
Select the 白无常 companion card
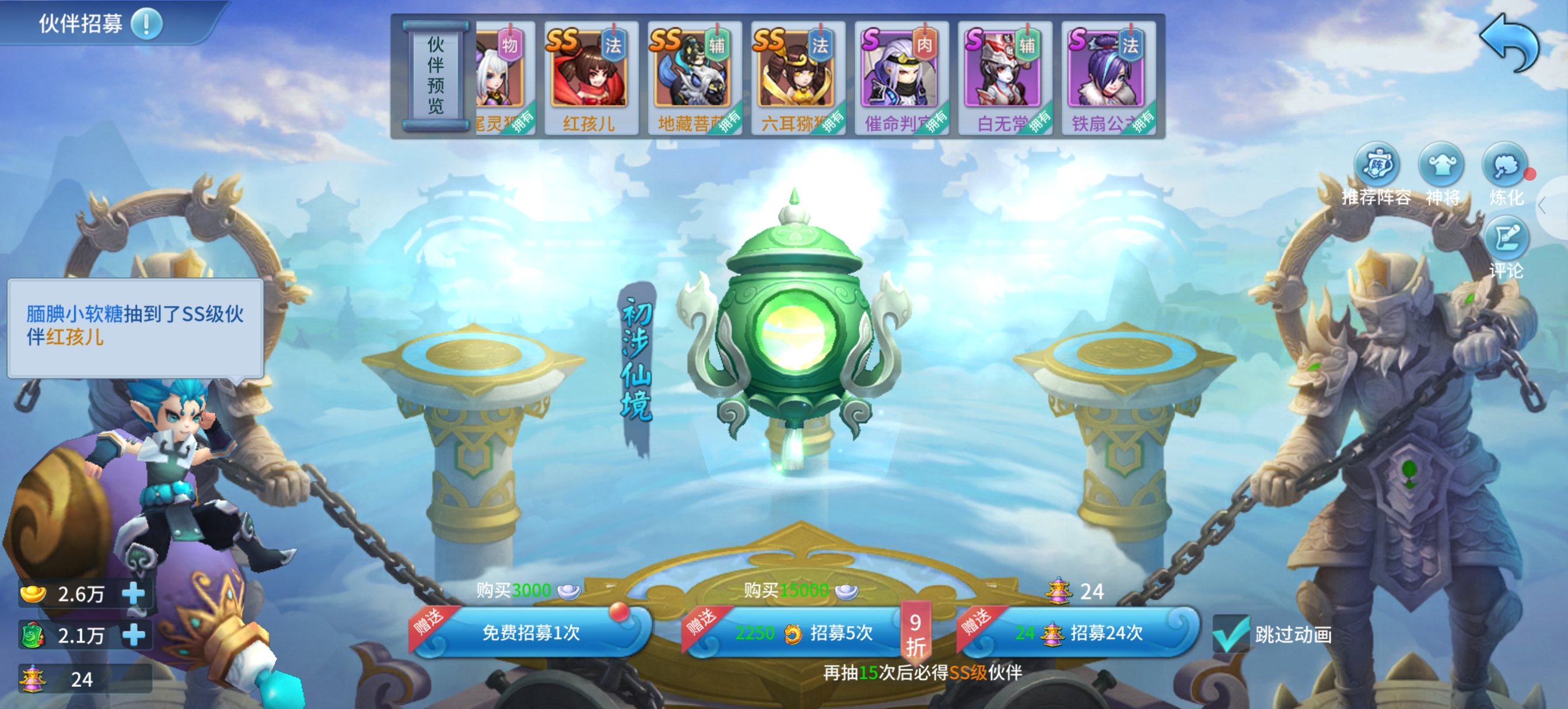[x=1004, y=77]
